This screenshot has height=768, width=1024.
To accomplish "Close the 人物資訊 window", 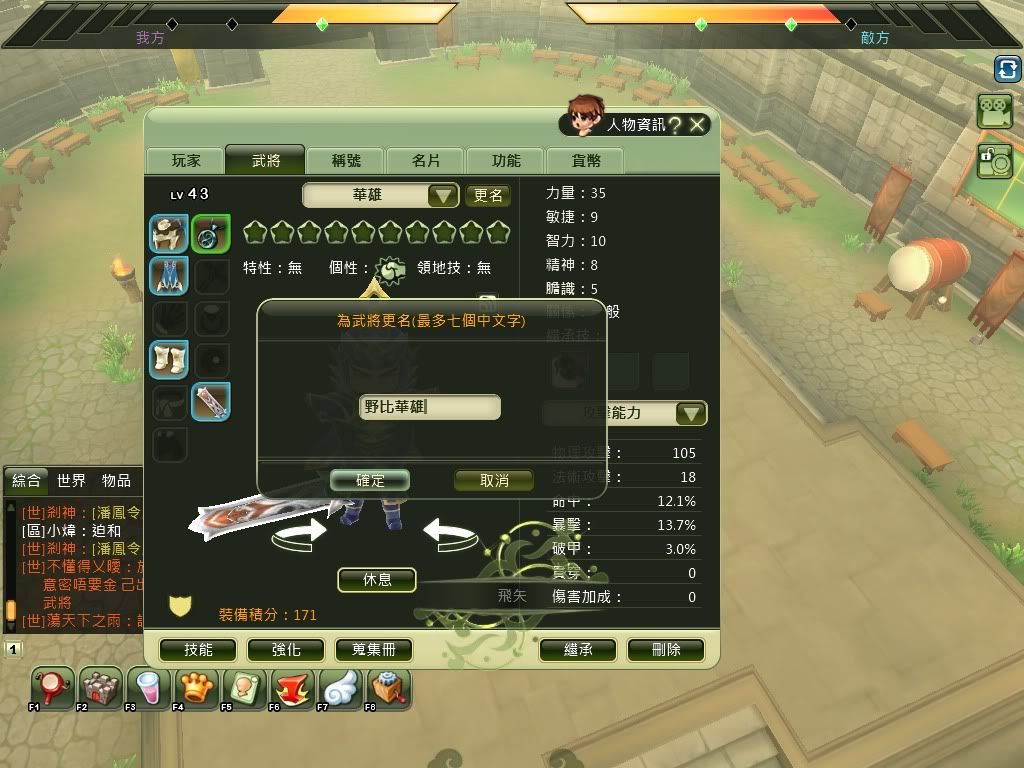I will 698,124.
